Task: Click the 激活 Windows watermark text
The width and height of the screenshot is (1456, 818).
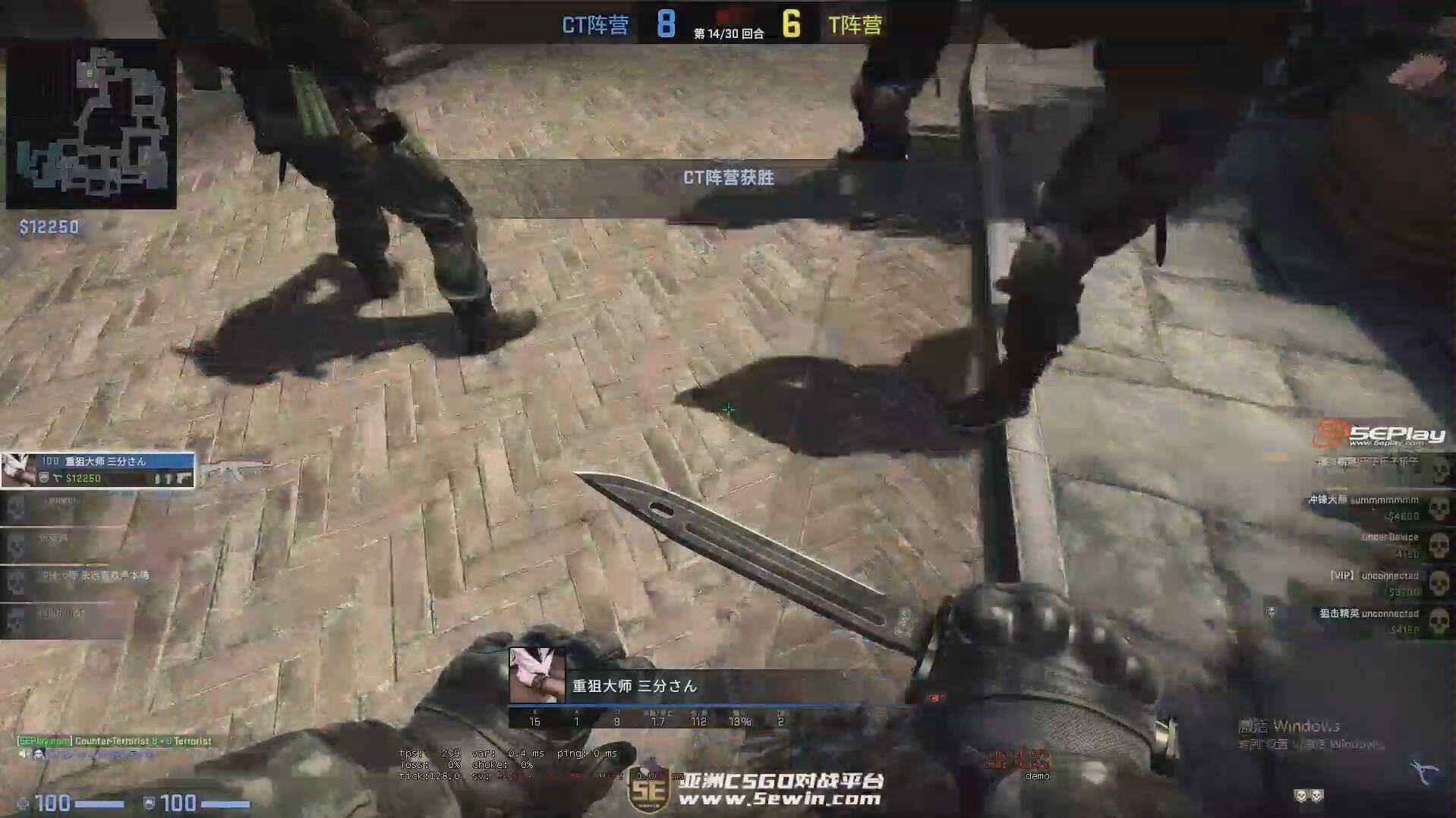Action: (1298, 725)
